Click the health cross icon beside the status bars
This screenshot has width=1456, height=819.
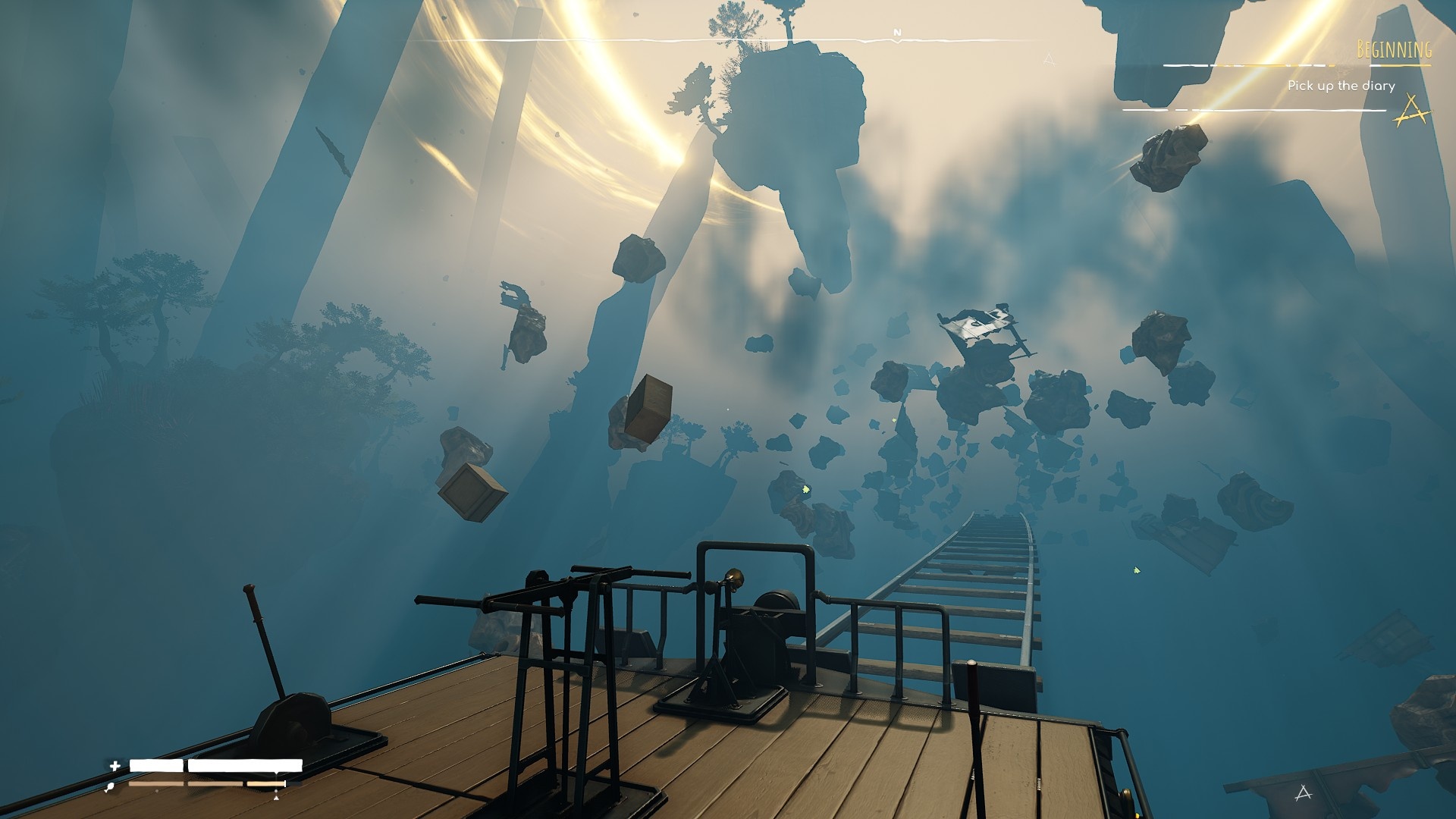tap(114, 764)
